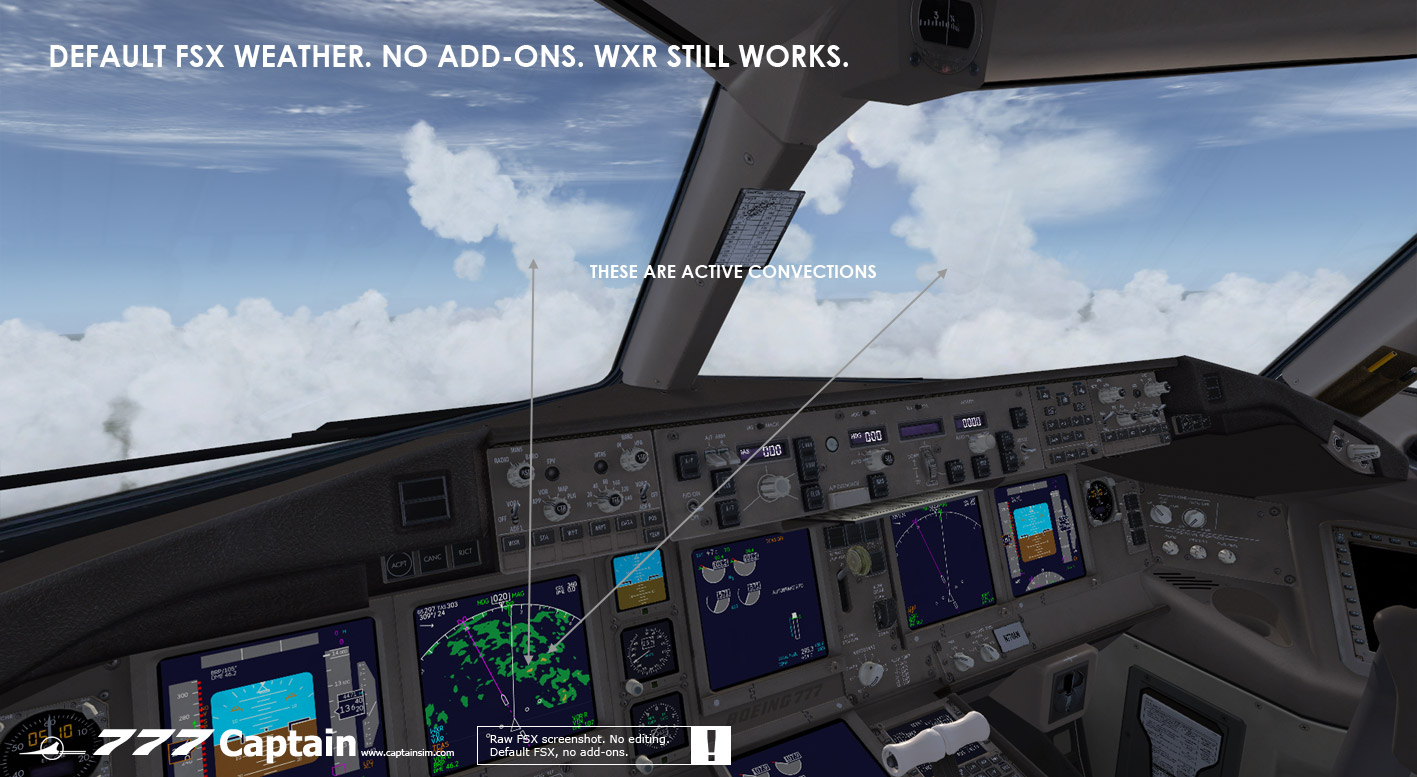Toggle the POS map button
The height and width of the screenshot is (777, 1417).
pos(651,517)
